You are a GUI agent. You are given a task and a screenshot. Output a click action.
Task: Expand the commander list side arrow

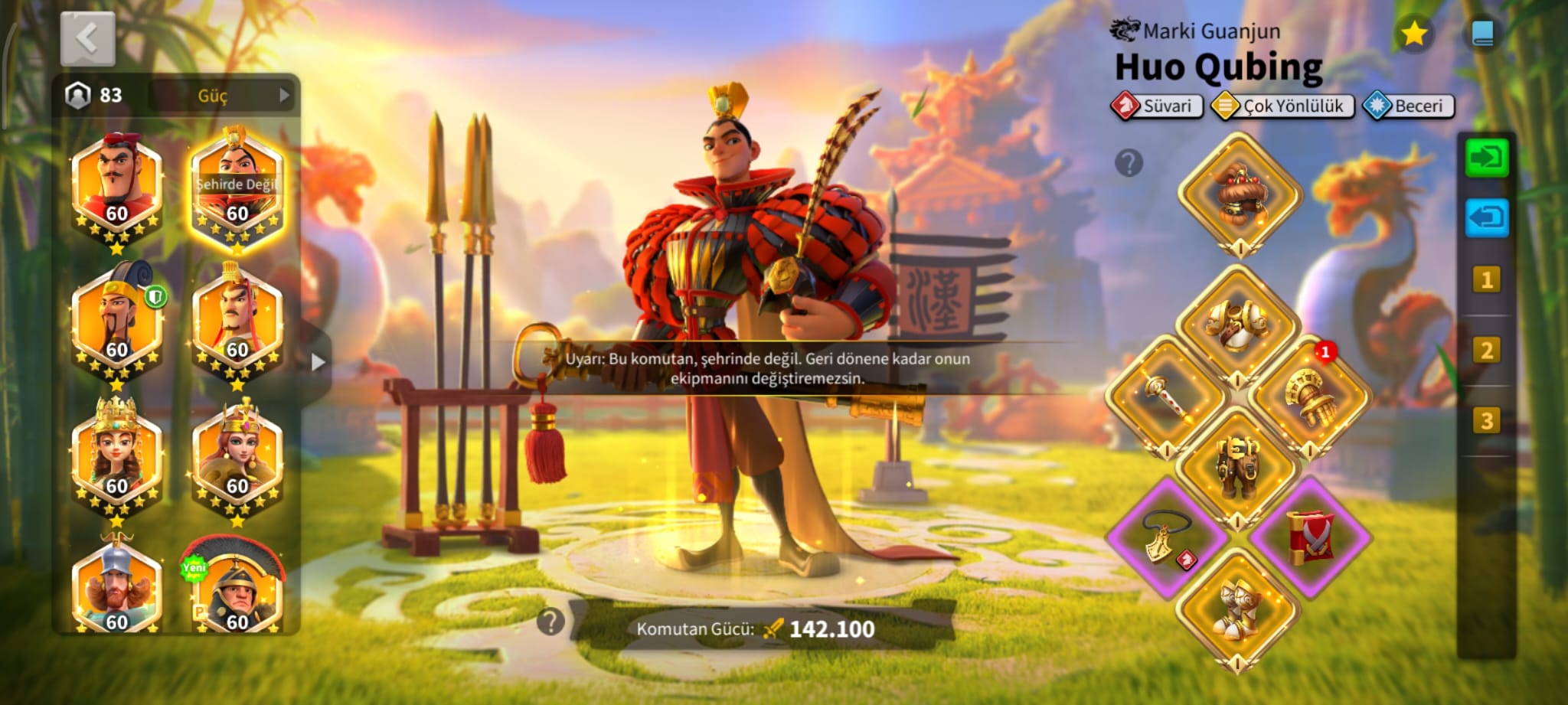tap(318, 362)
